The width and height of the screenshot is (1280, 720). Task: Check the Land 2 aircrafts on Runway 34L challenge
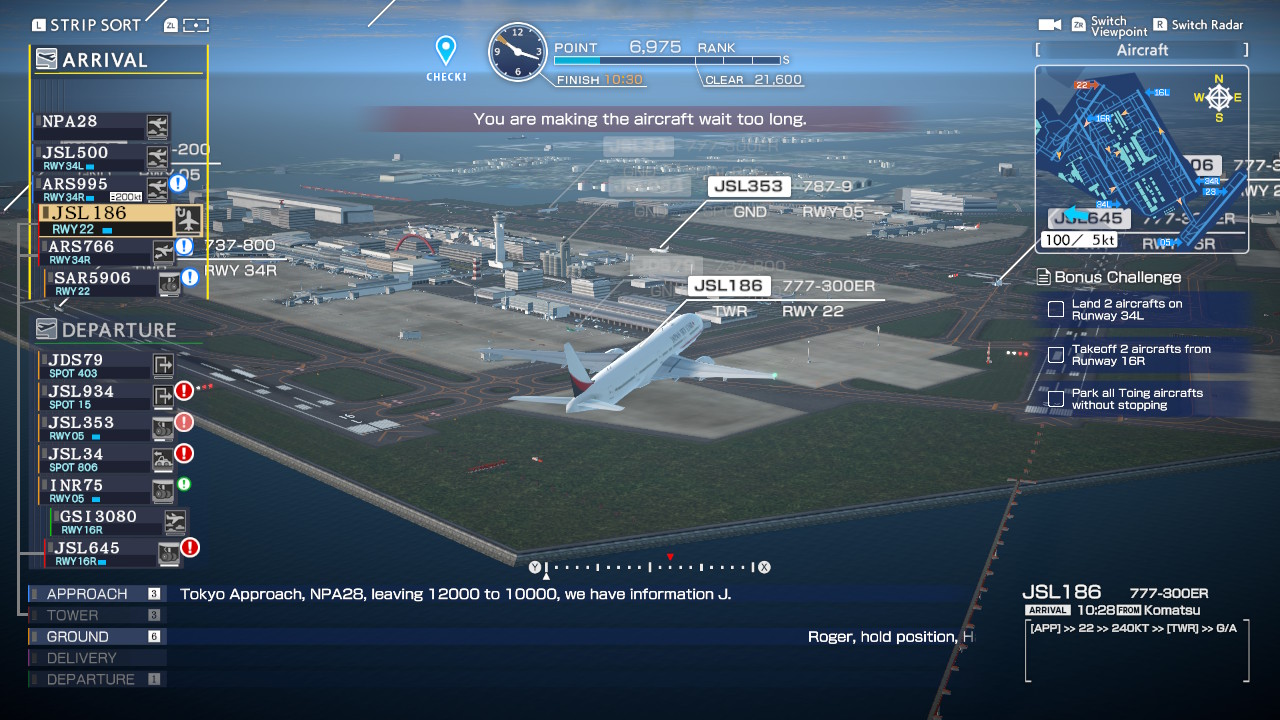point(1056,310)
